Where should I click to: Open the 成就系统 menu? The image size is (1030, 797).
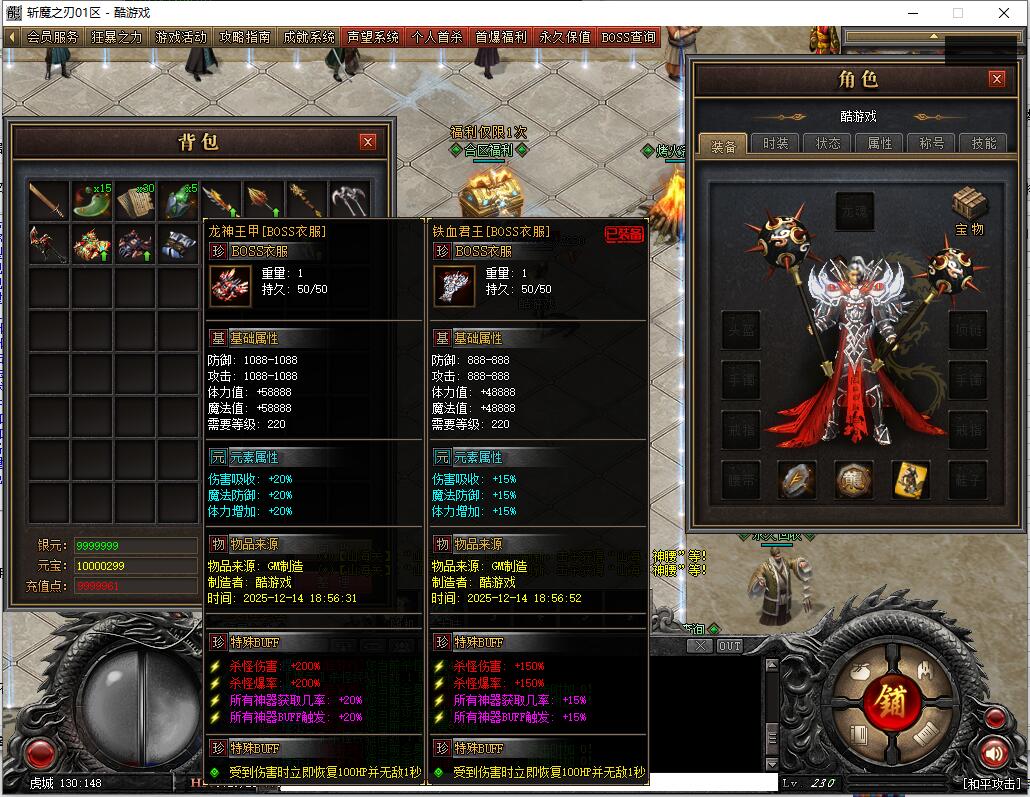[x=309, y=37]
